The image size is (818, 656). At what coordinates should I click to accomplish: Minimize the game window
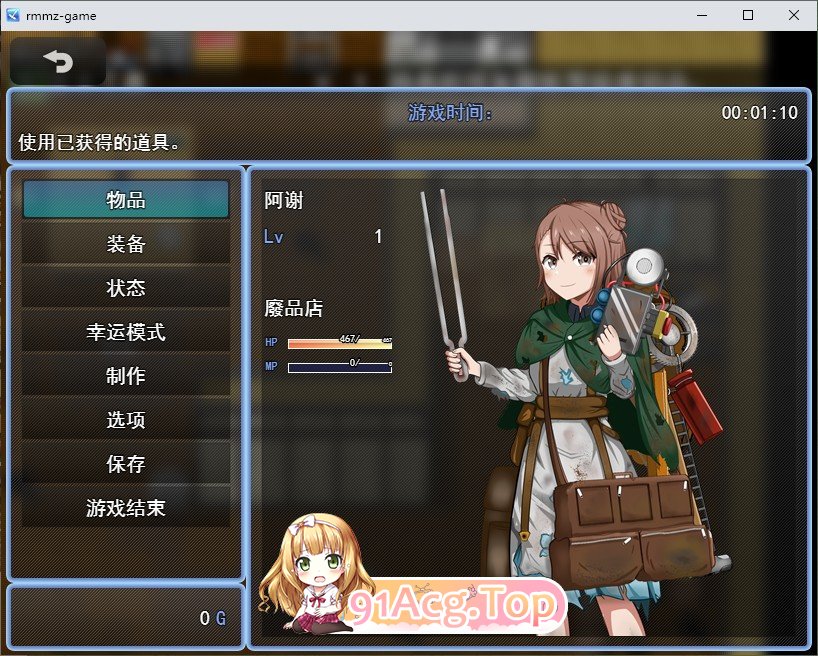702,15
